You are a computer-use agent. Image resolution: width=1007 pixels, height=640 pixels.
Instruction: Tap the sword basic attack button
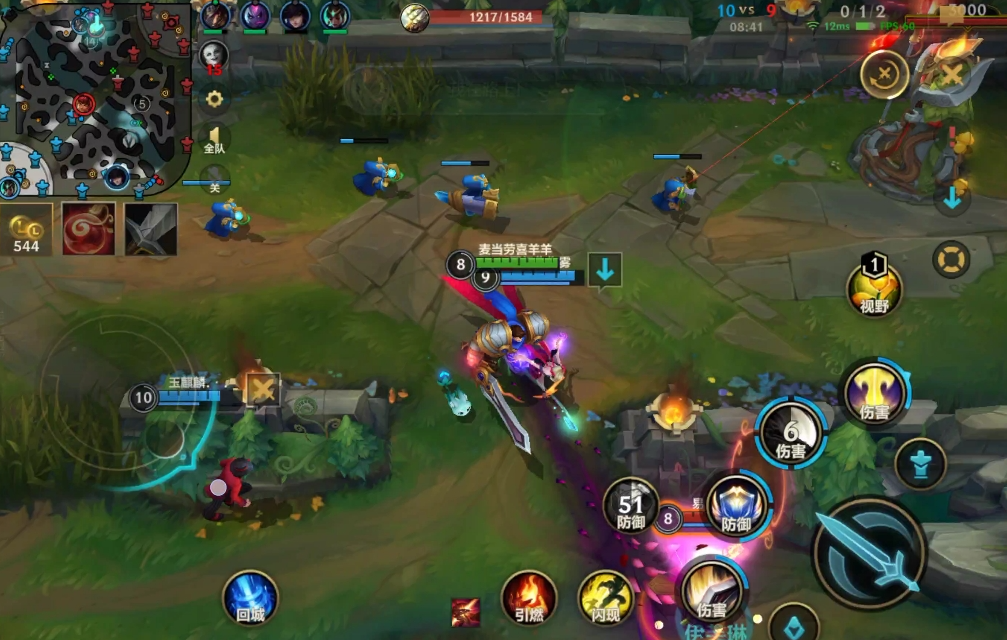click(x=868, y=551)
